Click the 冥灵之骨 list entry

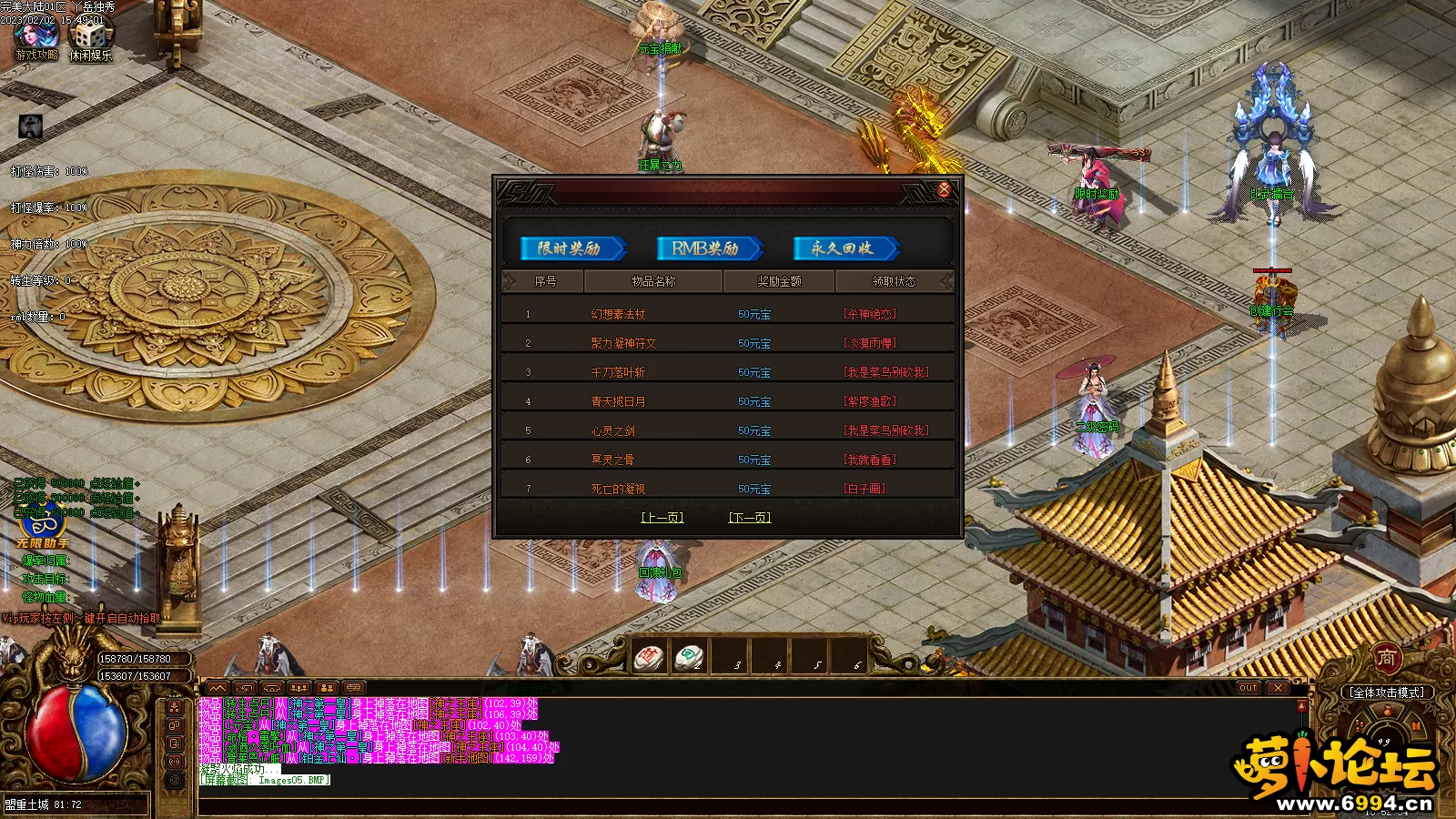612,460
